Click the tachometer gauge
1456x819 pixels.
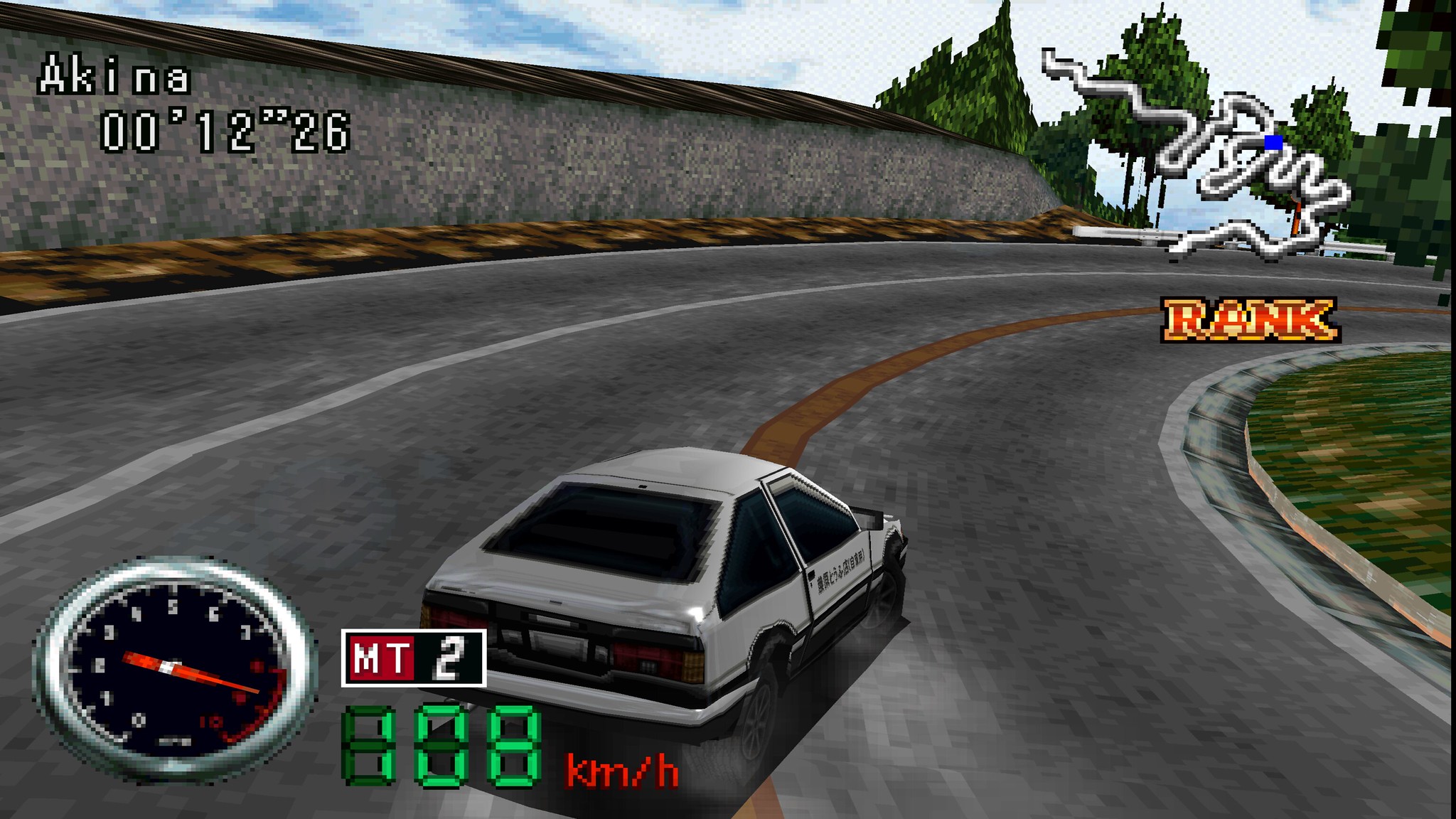174,668
